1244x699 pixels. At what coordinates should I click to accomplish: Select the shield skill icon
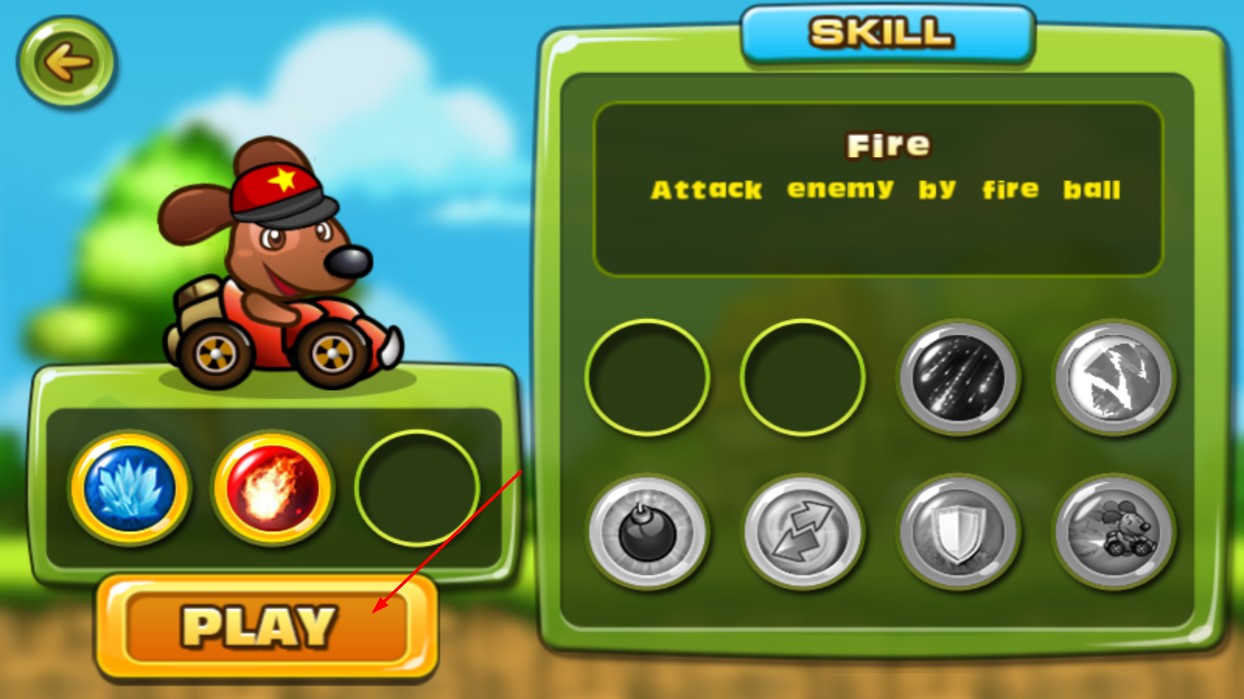coord(958,532)
